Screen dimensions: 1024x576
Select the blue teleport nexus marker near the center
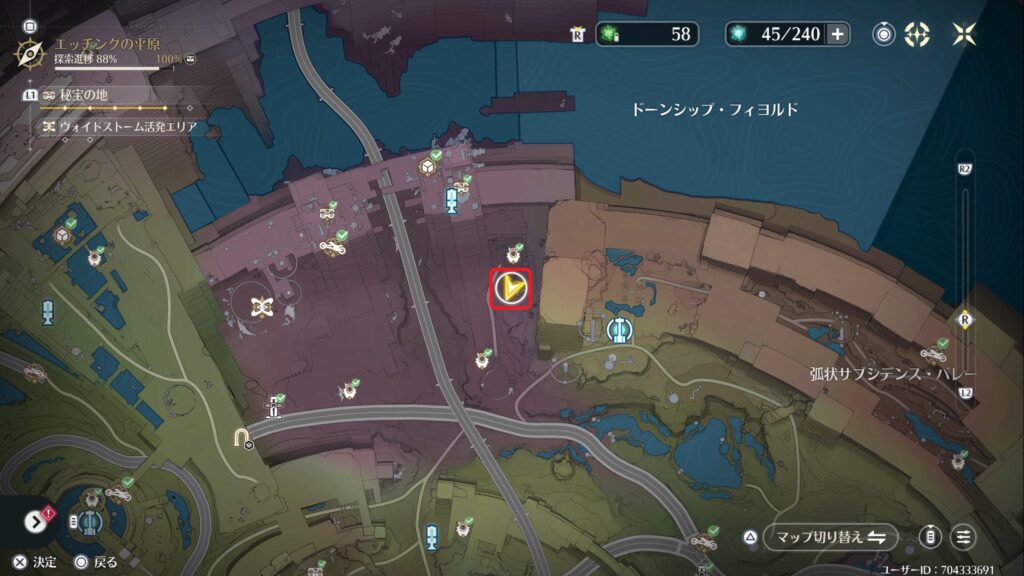tap(620, 327)
